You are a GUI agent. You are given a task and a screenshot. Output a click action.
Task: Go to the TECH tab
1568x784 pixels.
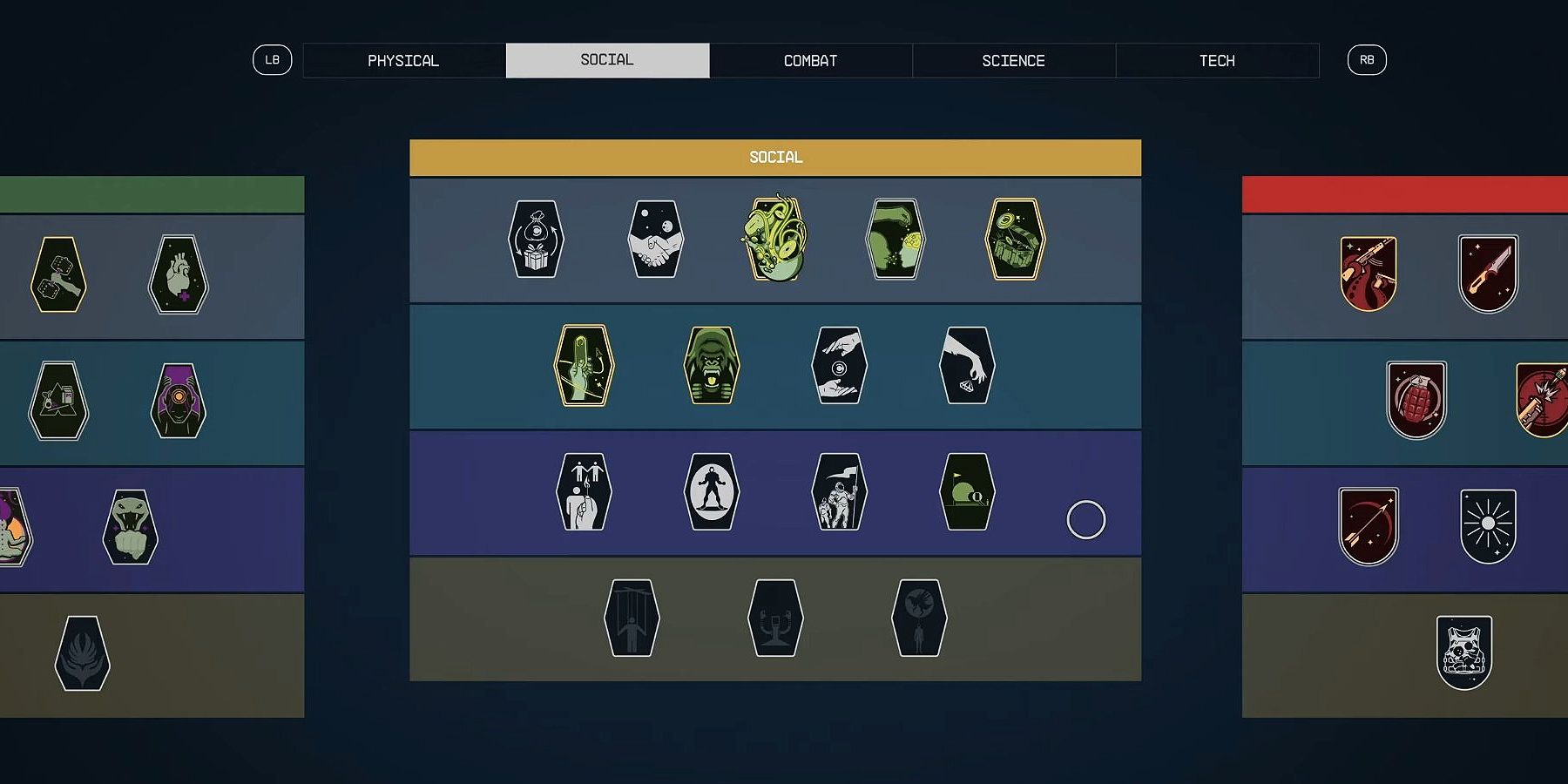1217,60
